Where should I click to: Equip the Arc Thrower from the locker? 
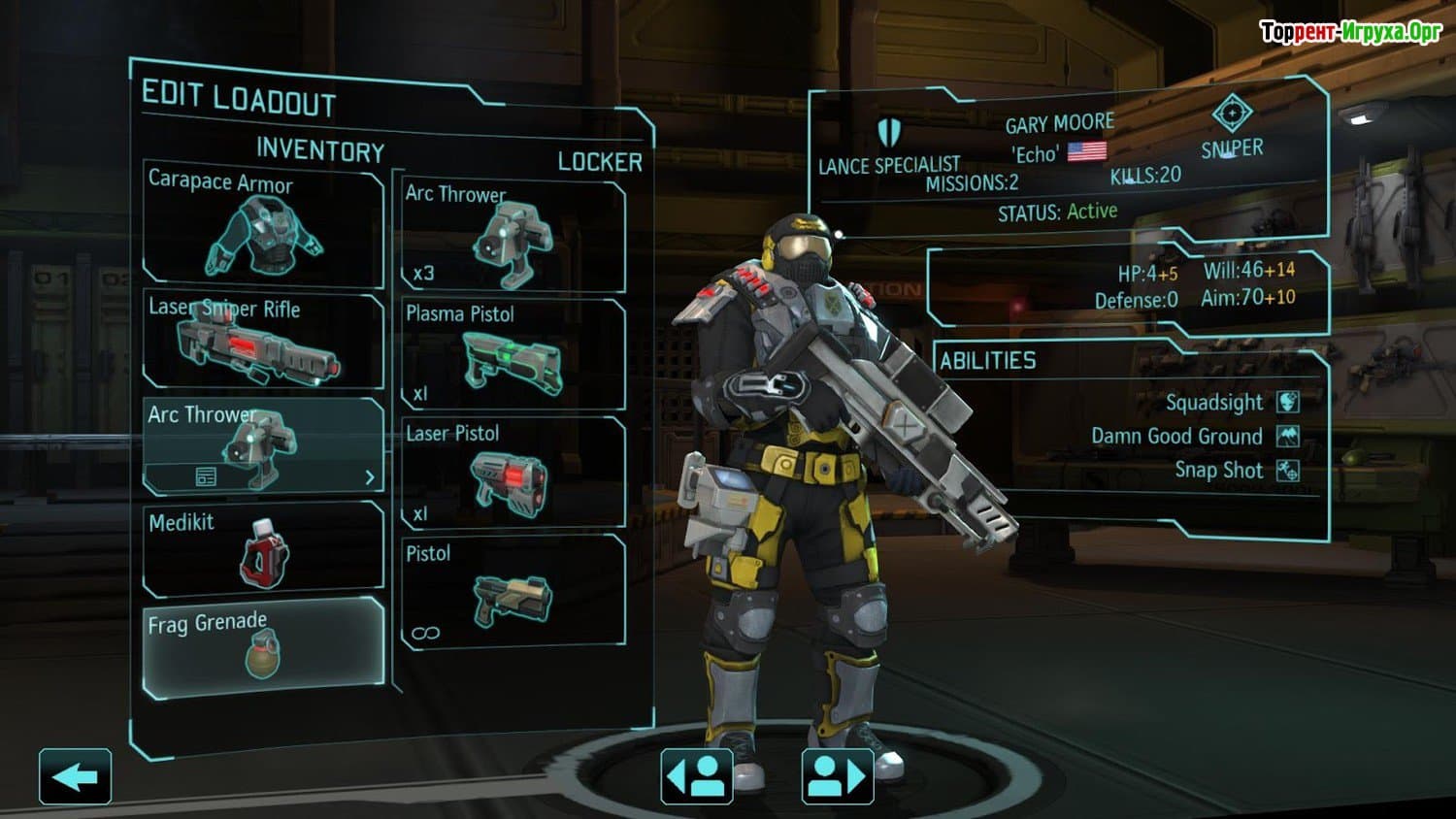pyautogui.click(x=513, y=236)
